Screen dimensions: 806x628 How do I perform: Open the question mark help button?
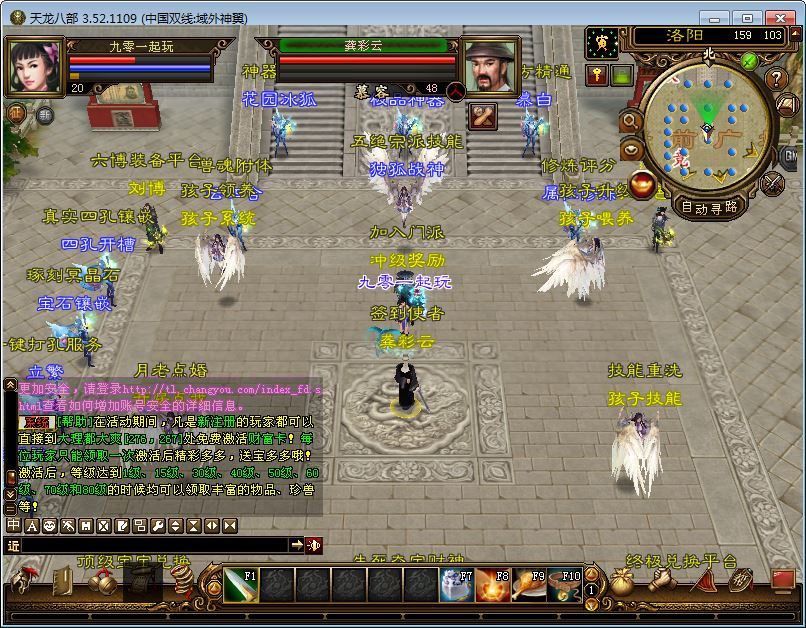coord(776,79)
